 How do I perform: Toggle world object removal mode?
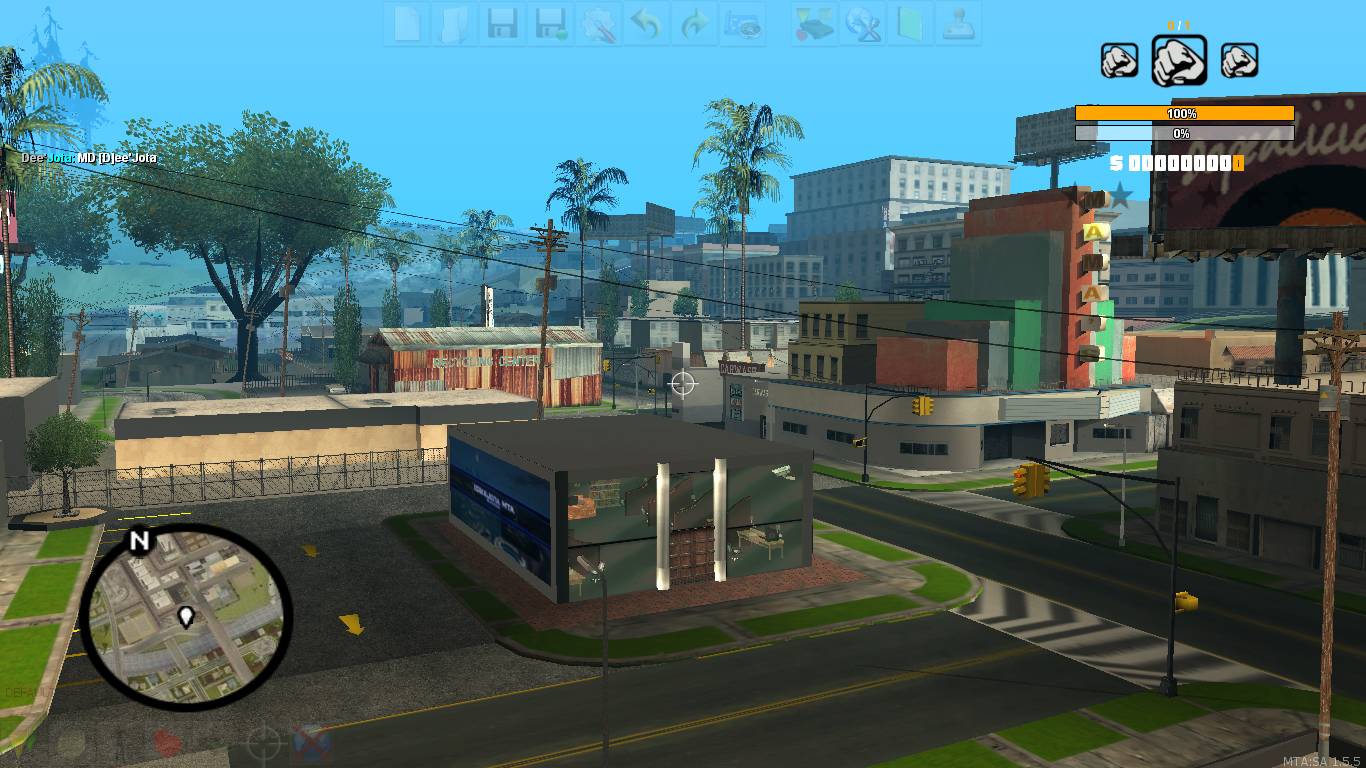312,743
